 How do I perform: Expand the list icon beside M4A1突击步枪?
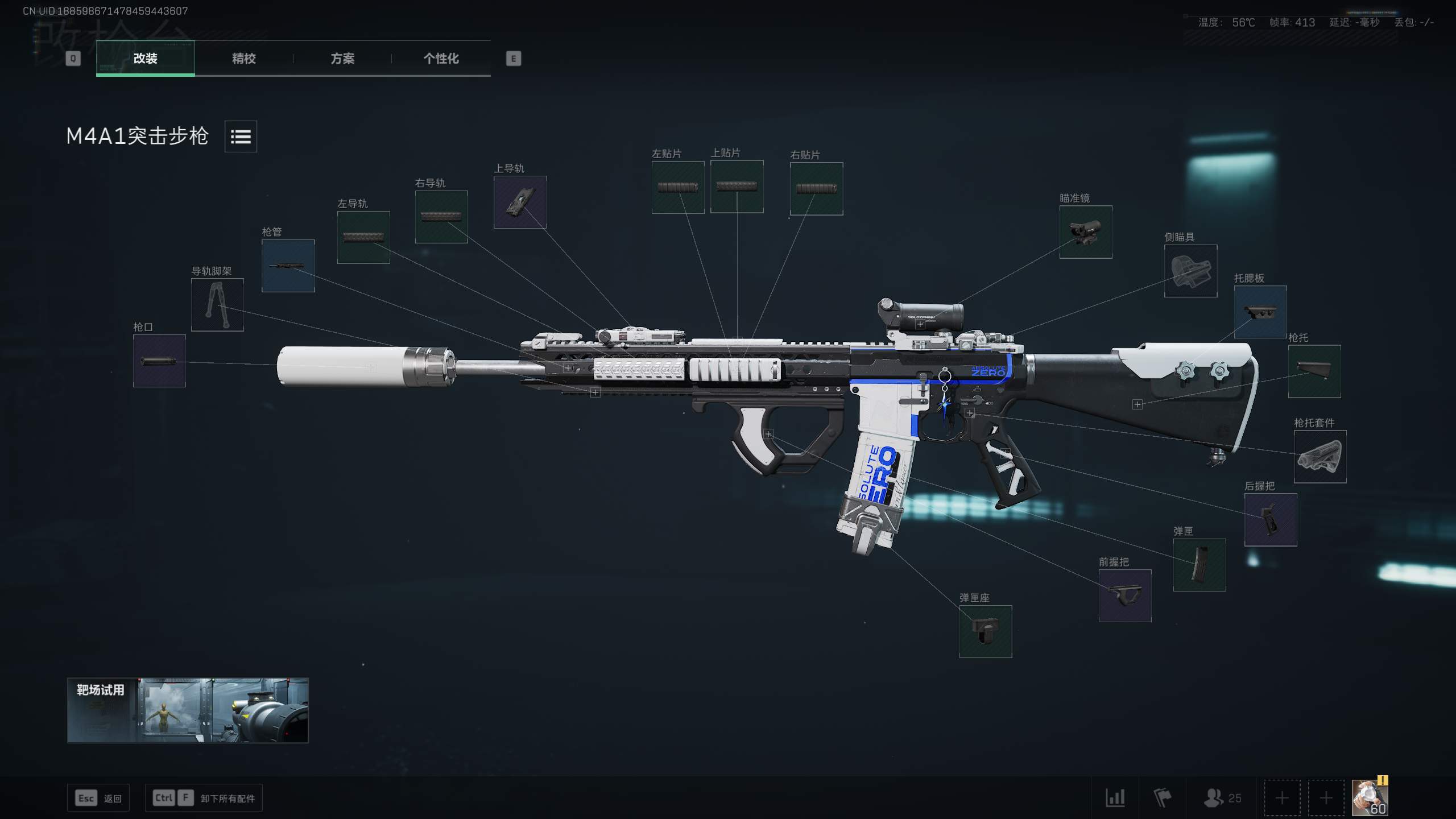241,136
